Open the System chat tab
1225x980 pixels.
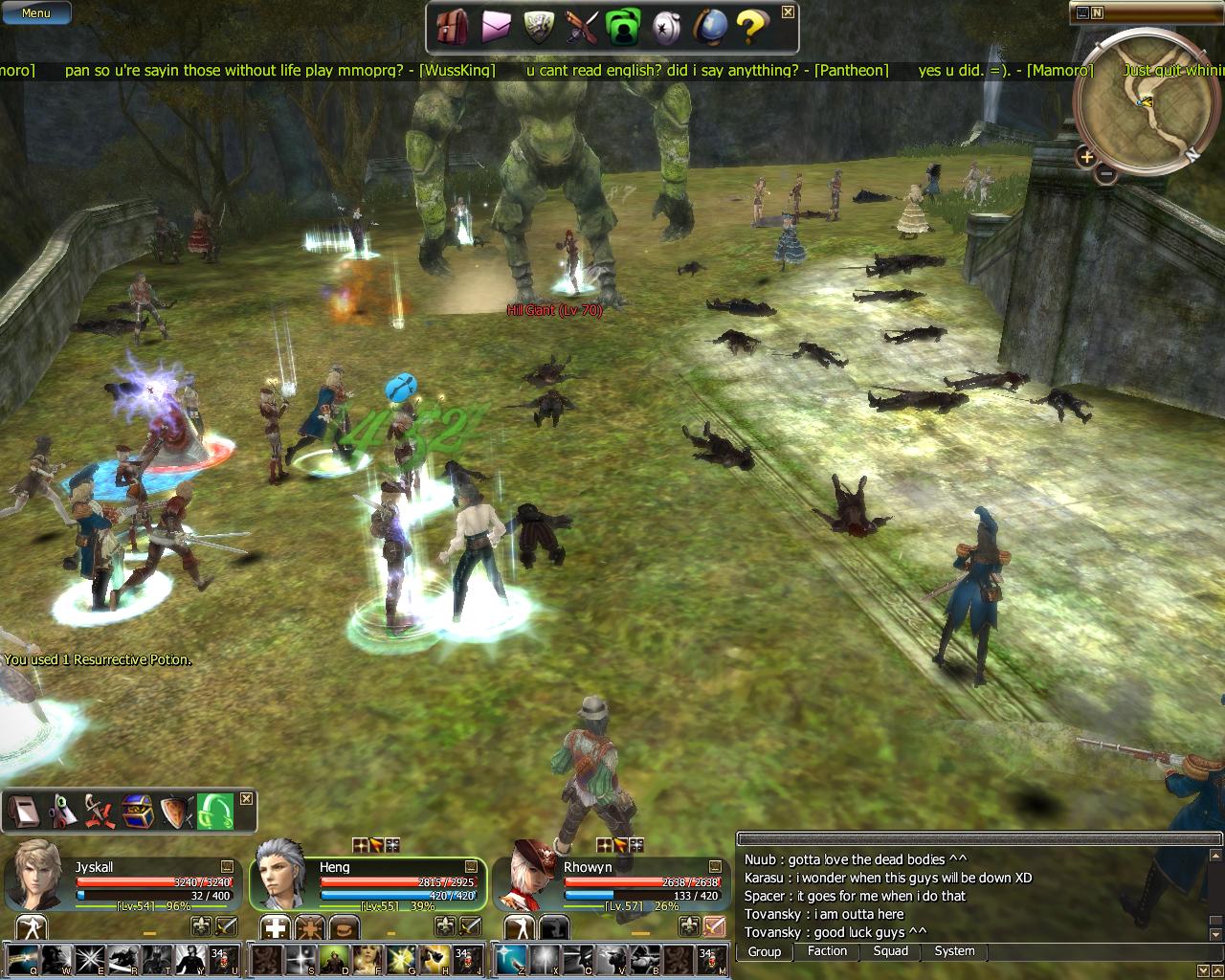click(x=954, y=951)
